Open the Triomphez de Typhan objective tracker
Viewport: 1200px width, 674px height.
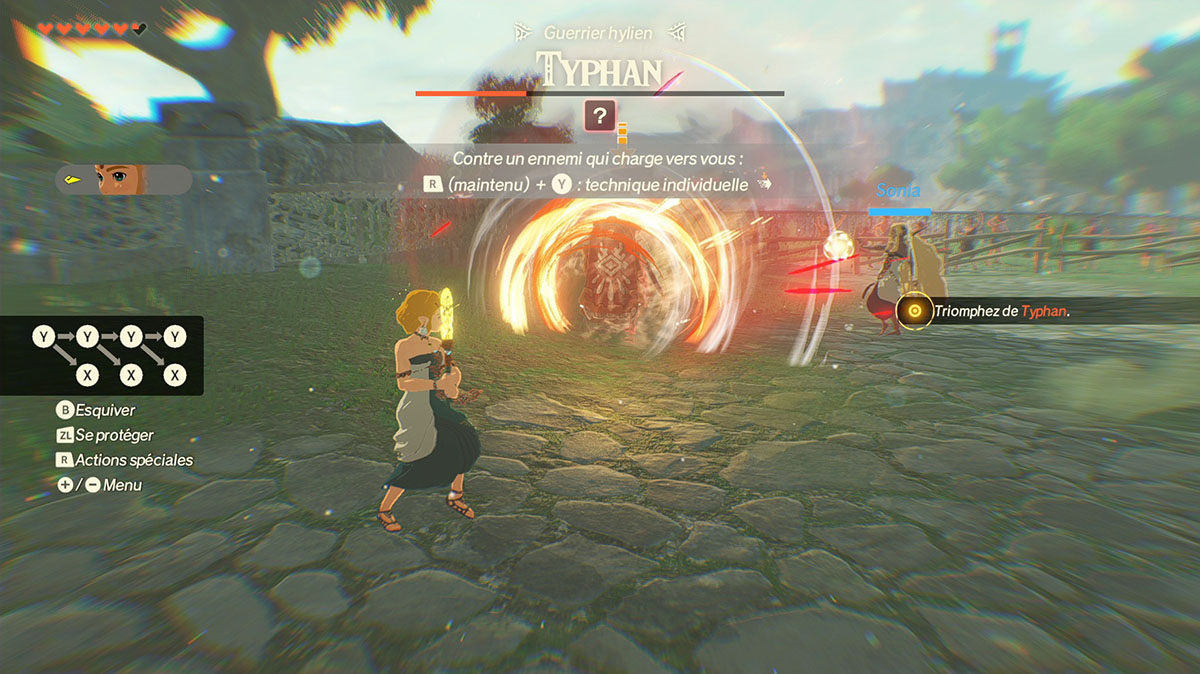(x=1000, y=311)
